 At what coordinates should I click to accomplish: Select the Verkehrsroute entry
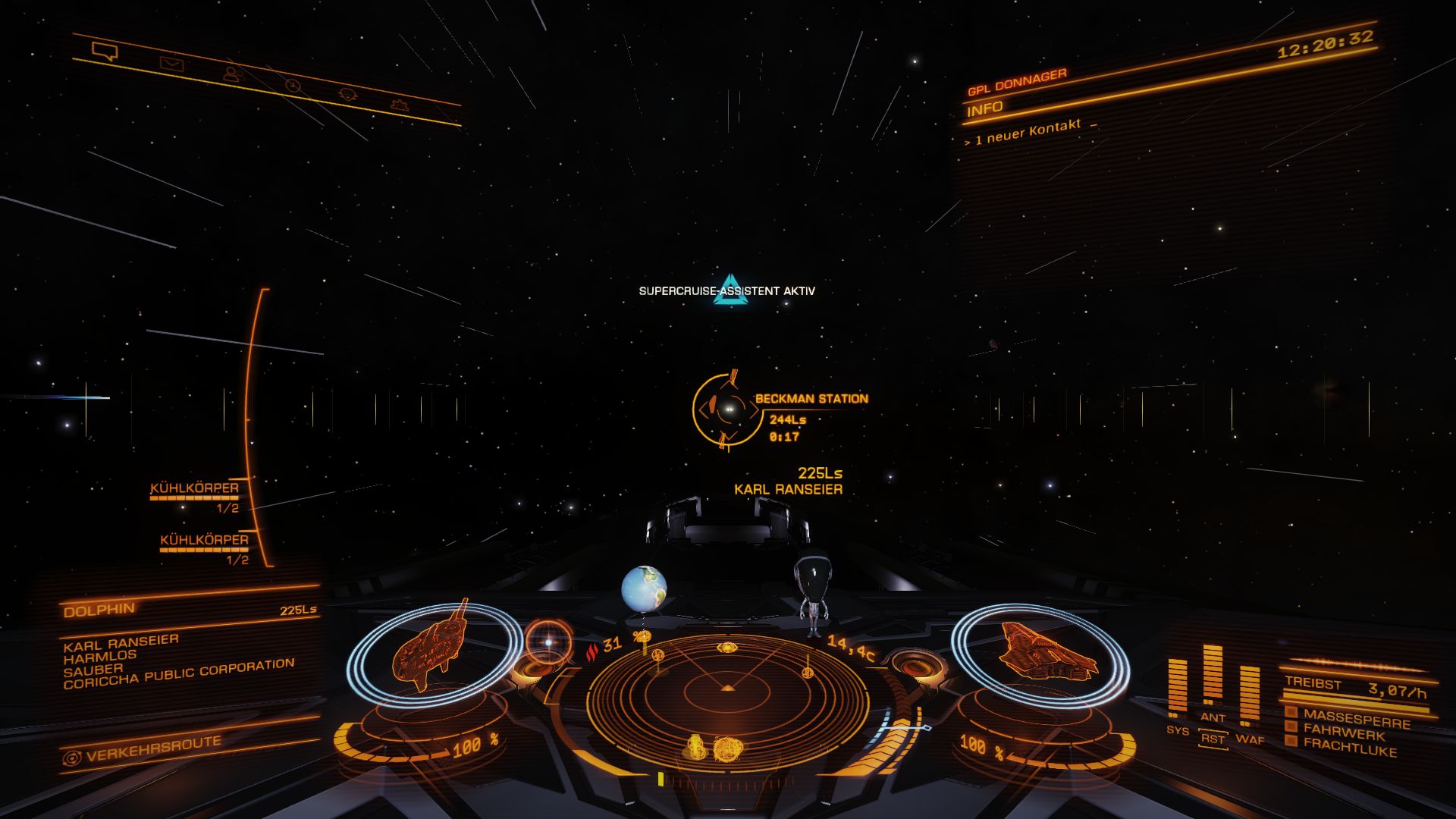(152, 749)
